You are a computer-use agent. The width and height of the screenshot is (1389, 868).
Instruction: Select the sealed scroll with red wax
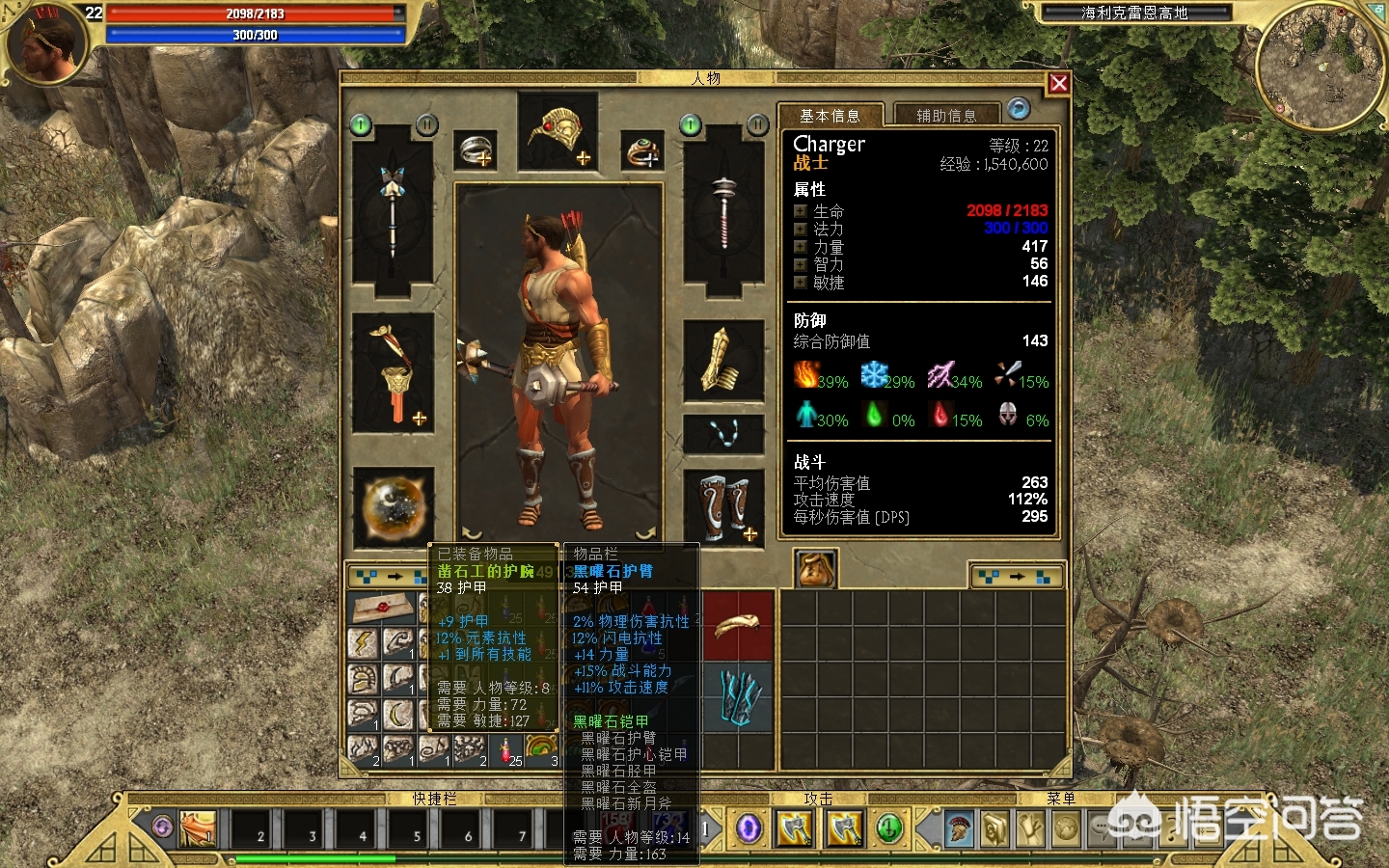click(382, 608)
